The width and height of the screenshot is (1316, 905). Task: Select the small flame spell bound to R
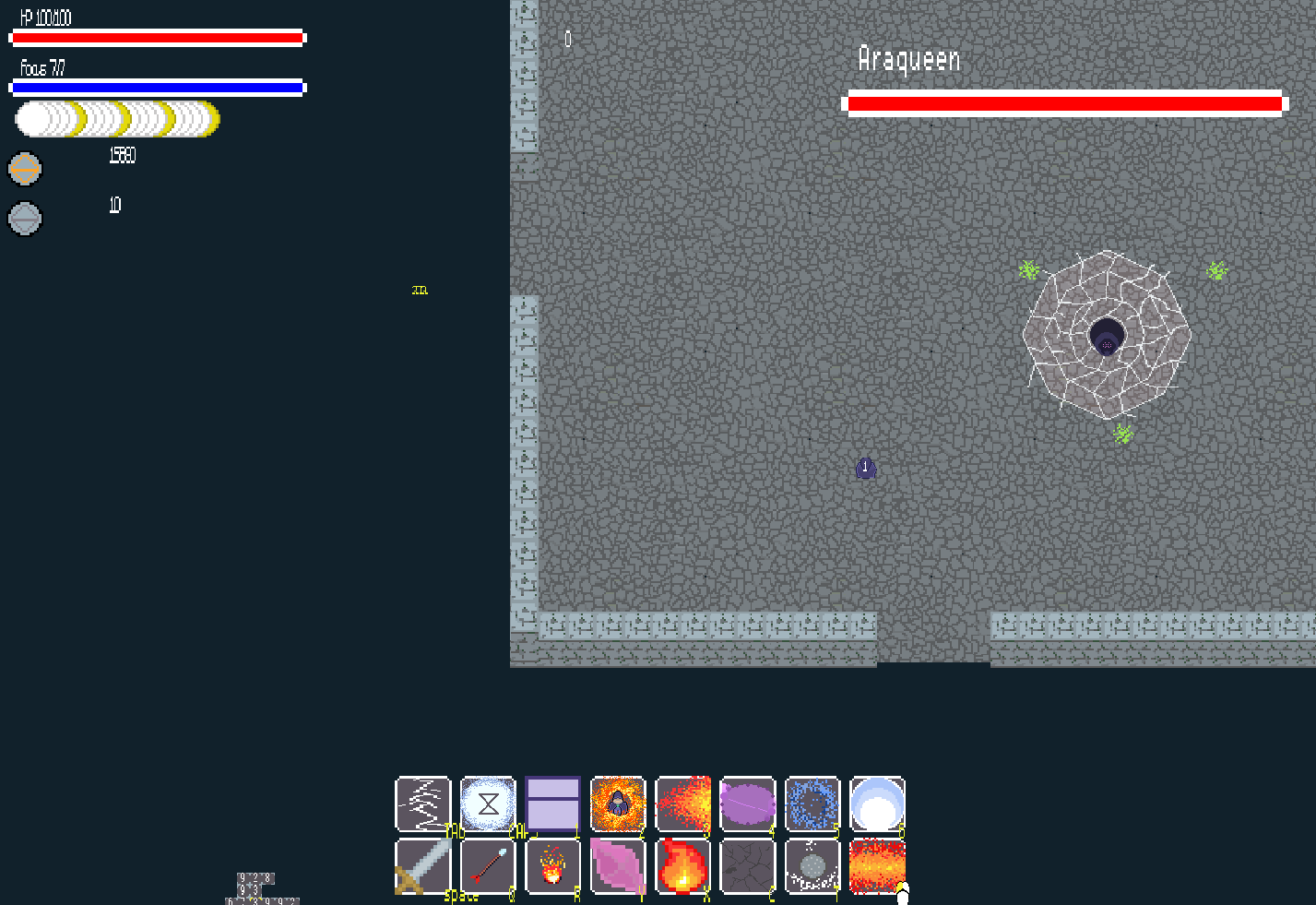point(552,865)
